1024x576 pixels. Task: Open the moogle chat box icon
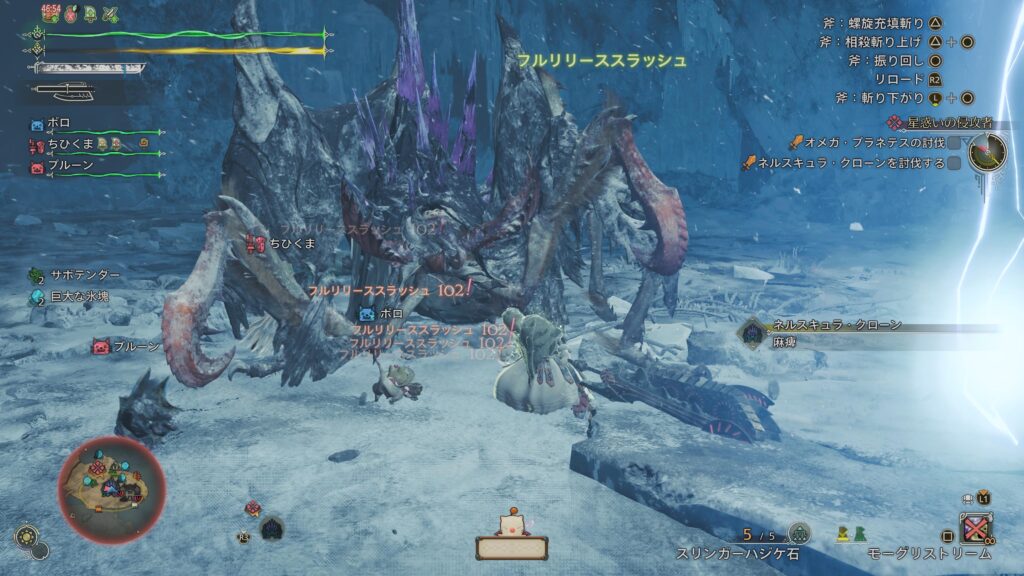[511, 540]
